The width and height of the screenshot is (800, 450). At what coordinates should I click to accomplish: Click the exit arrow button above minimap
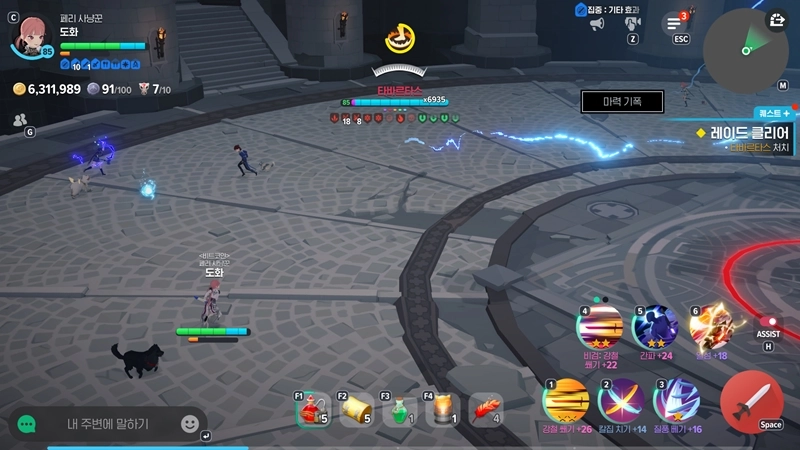point(779,19)
